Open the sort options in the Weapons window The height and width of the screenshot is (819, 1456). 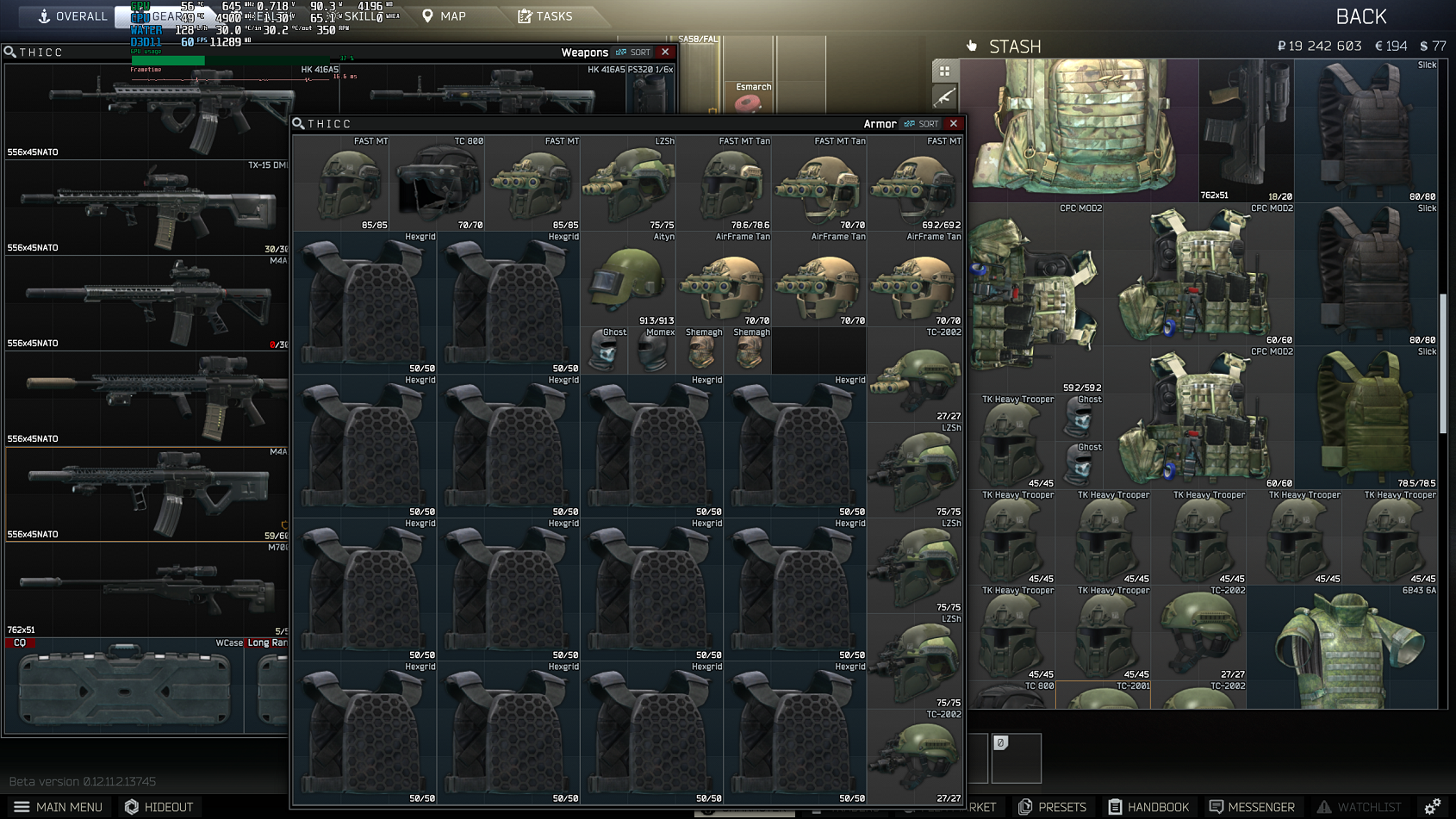(x=634, y=52)
